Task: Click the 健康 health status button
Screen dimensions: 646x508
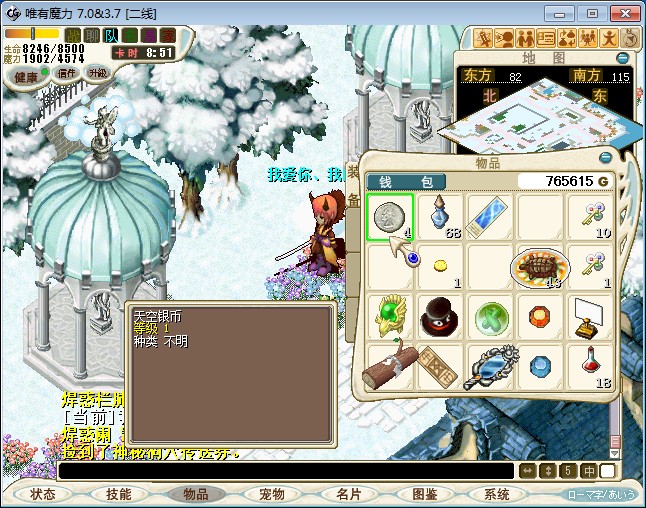Action: (26, 77)
